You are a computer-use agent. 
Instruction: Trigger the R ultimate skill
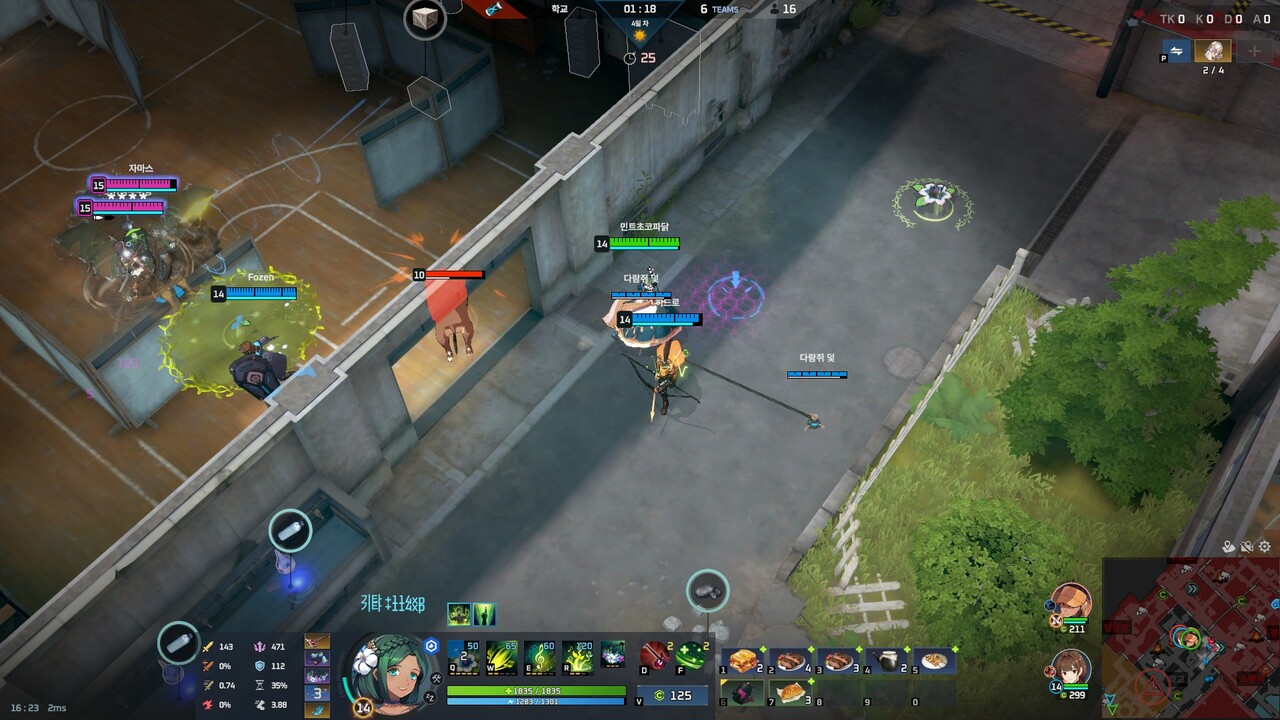[x=580, y=656]
